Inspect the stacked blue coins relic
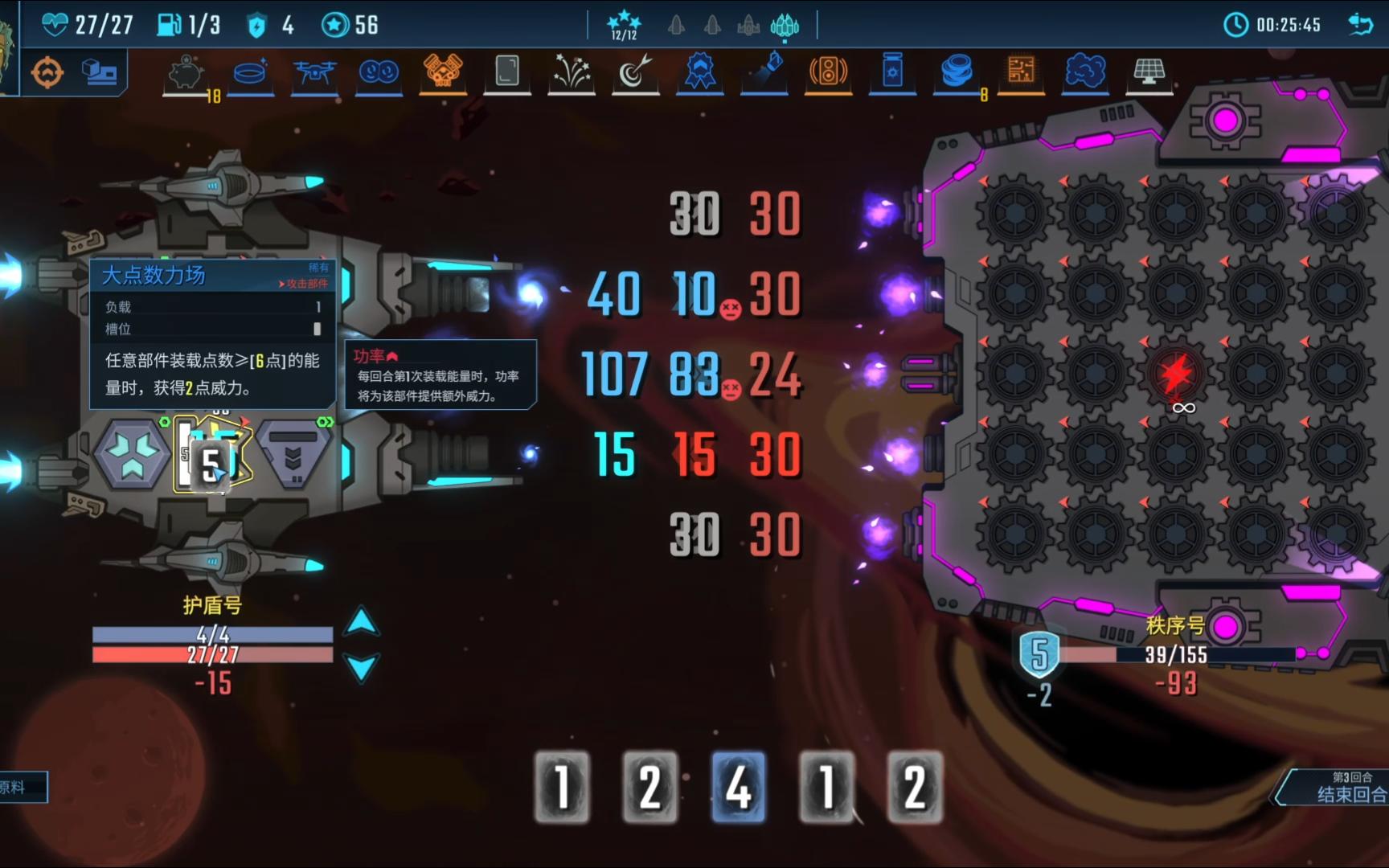The image size is (1389, 868). tap(957, 72)
